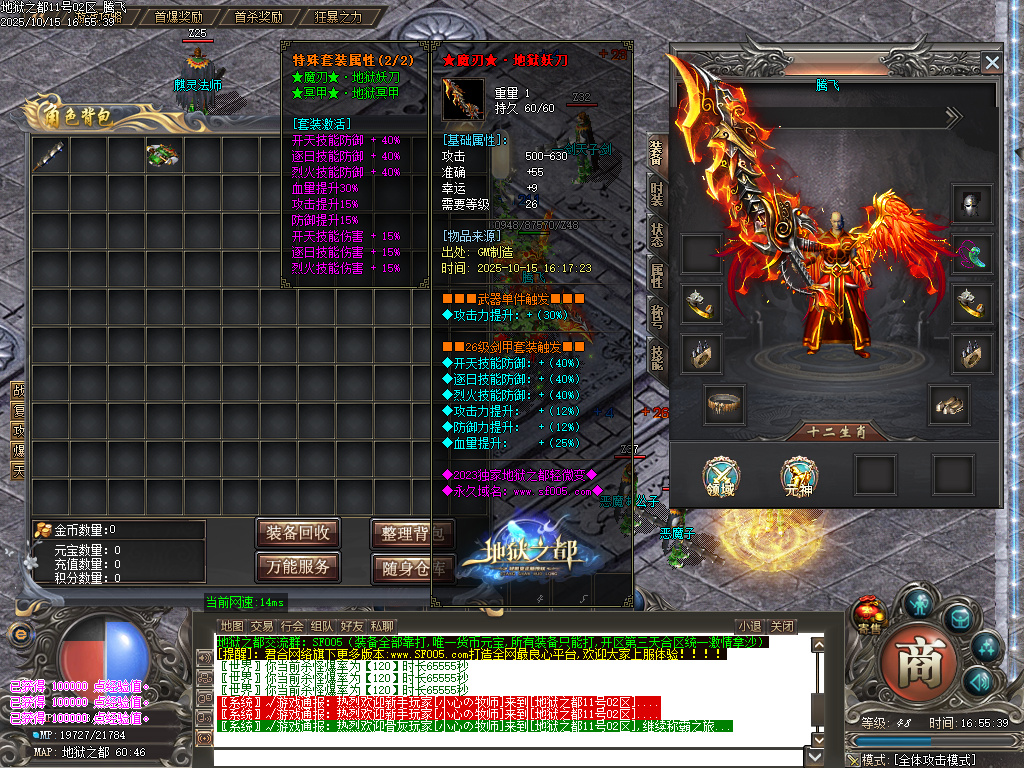1024x768 pixels.
Task: Select the green armor in the backpack
Action: coord(163,155)
